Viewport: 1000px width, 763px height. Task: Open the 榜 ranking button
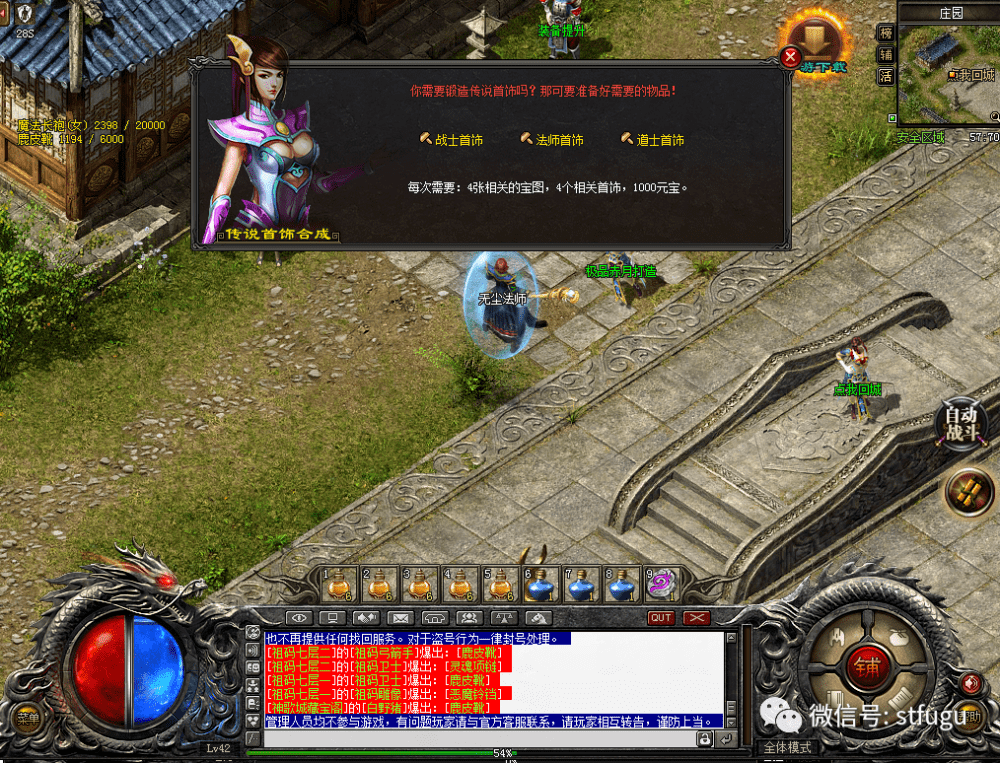point(885,32)
